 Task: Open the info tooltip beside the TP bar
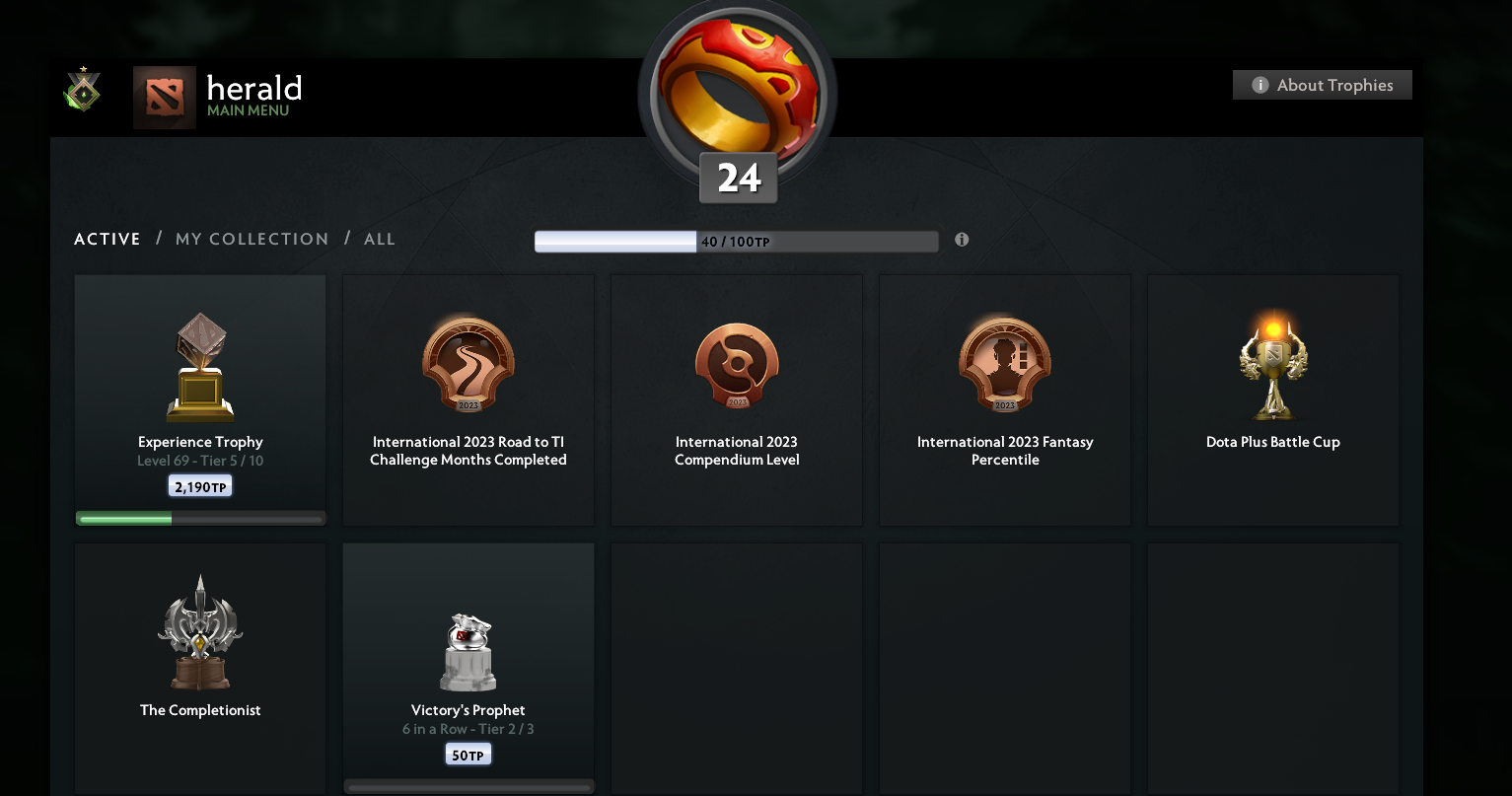tap(962, 239)
